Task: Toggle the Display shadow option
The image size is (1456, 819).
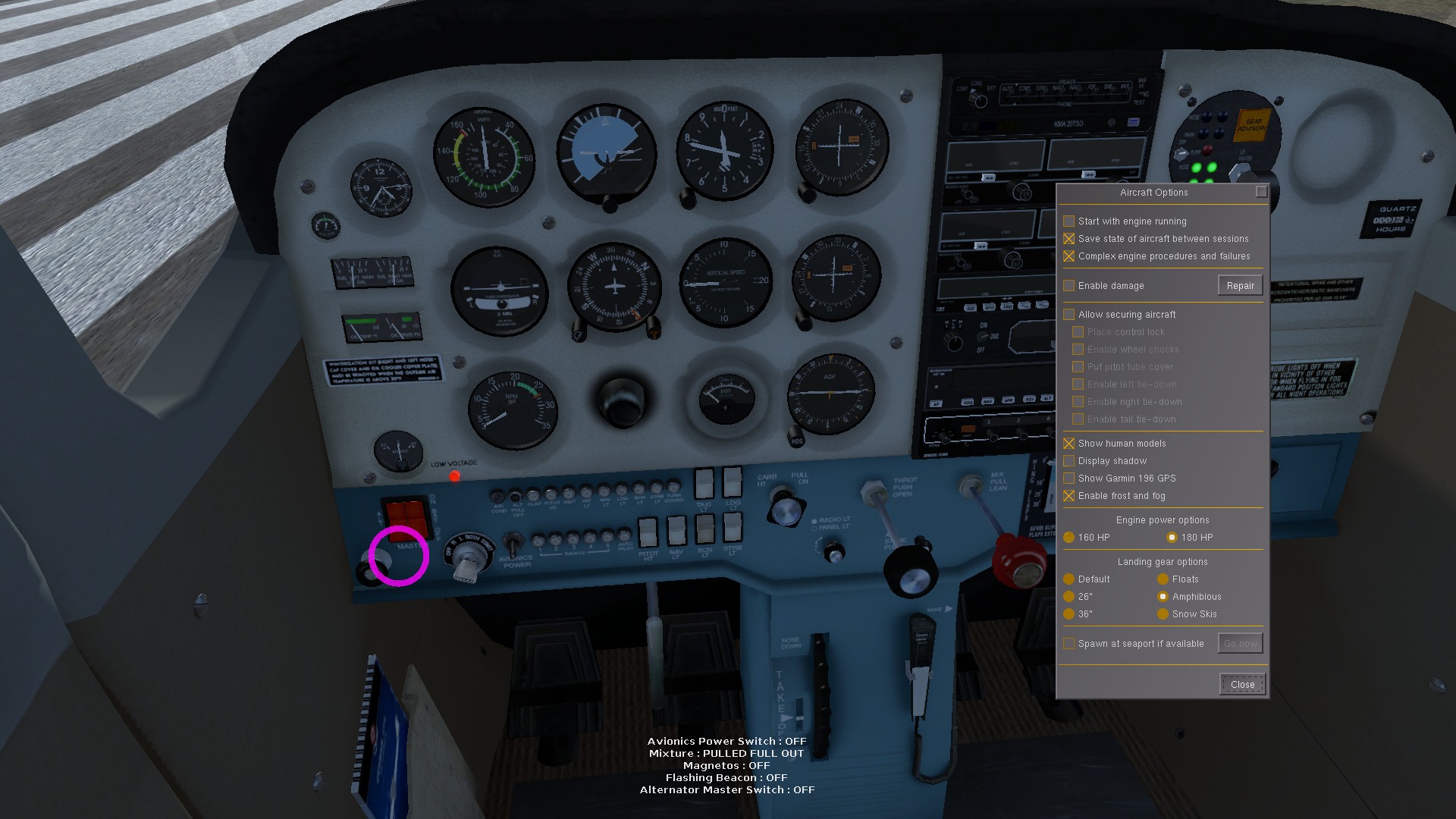Action: 1069,460
